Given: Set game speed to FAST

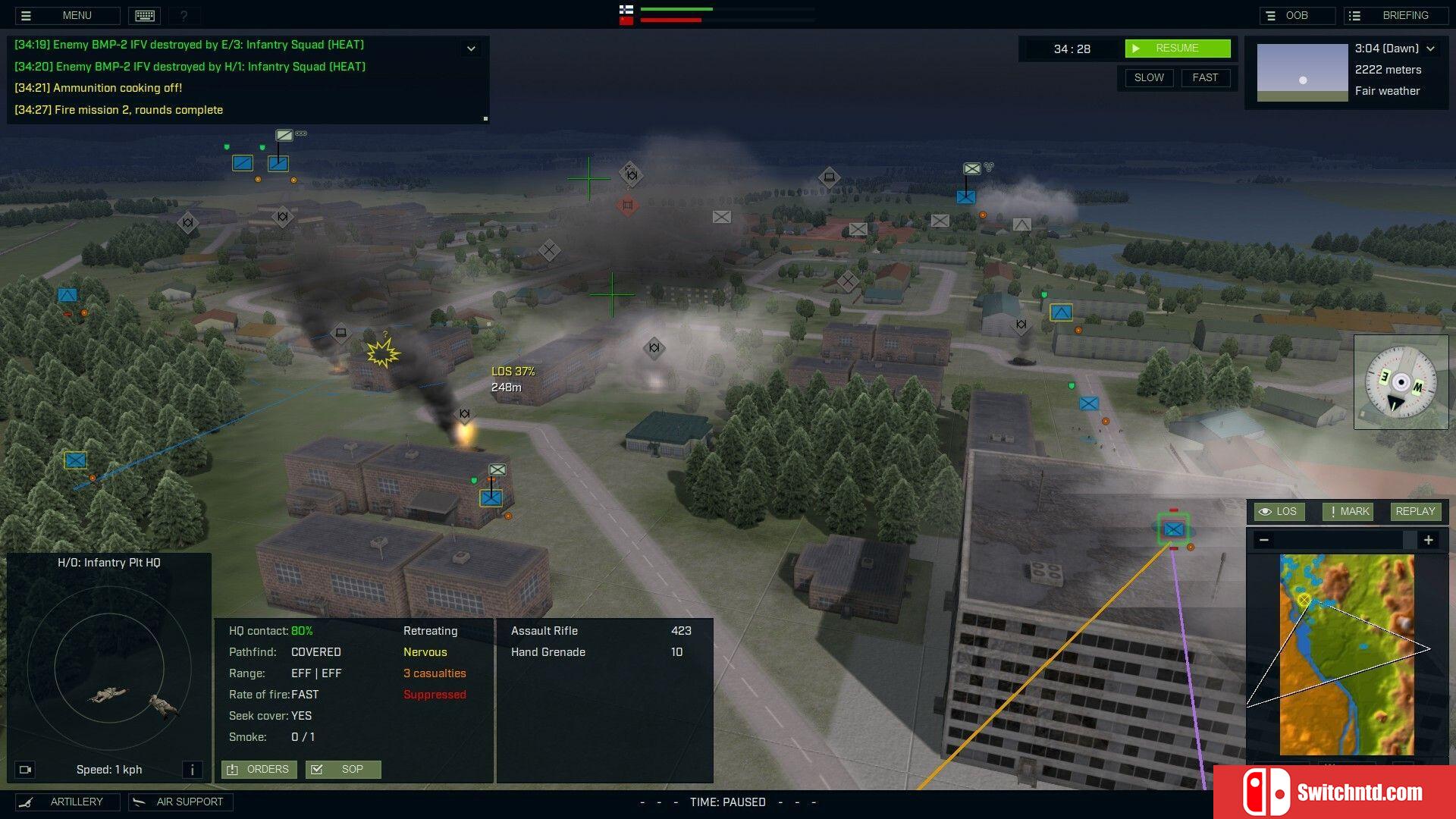Looking at the screenshot, I should click(1204, 77).
